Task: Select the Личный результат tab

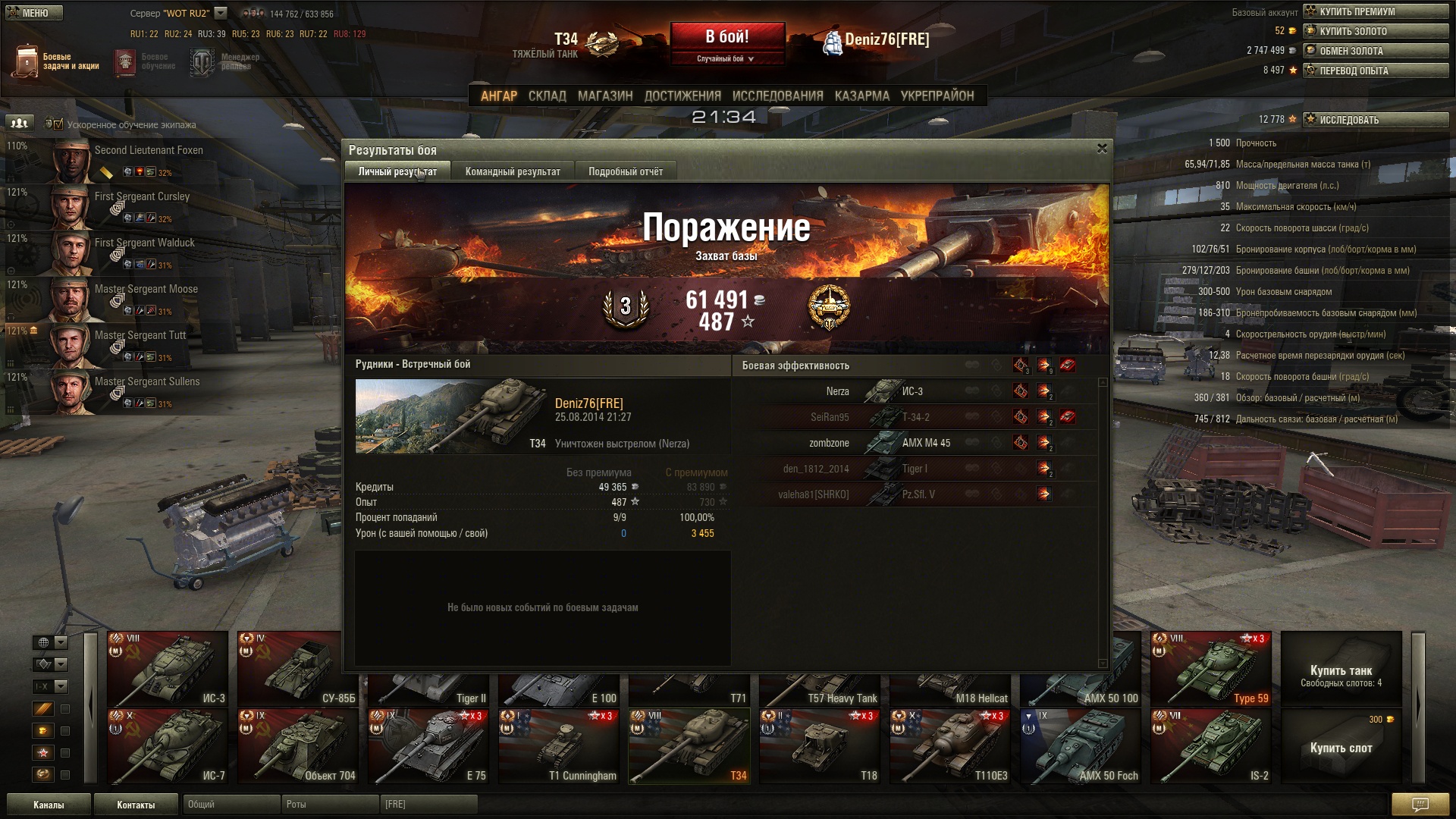Action: click(x=397, y=171)
